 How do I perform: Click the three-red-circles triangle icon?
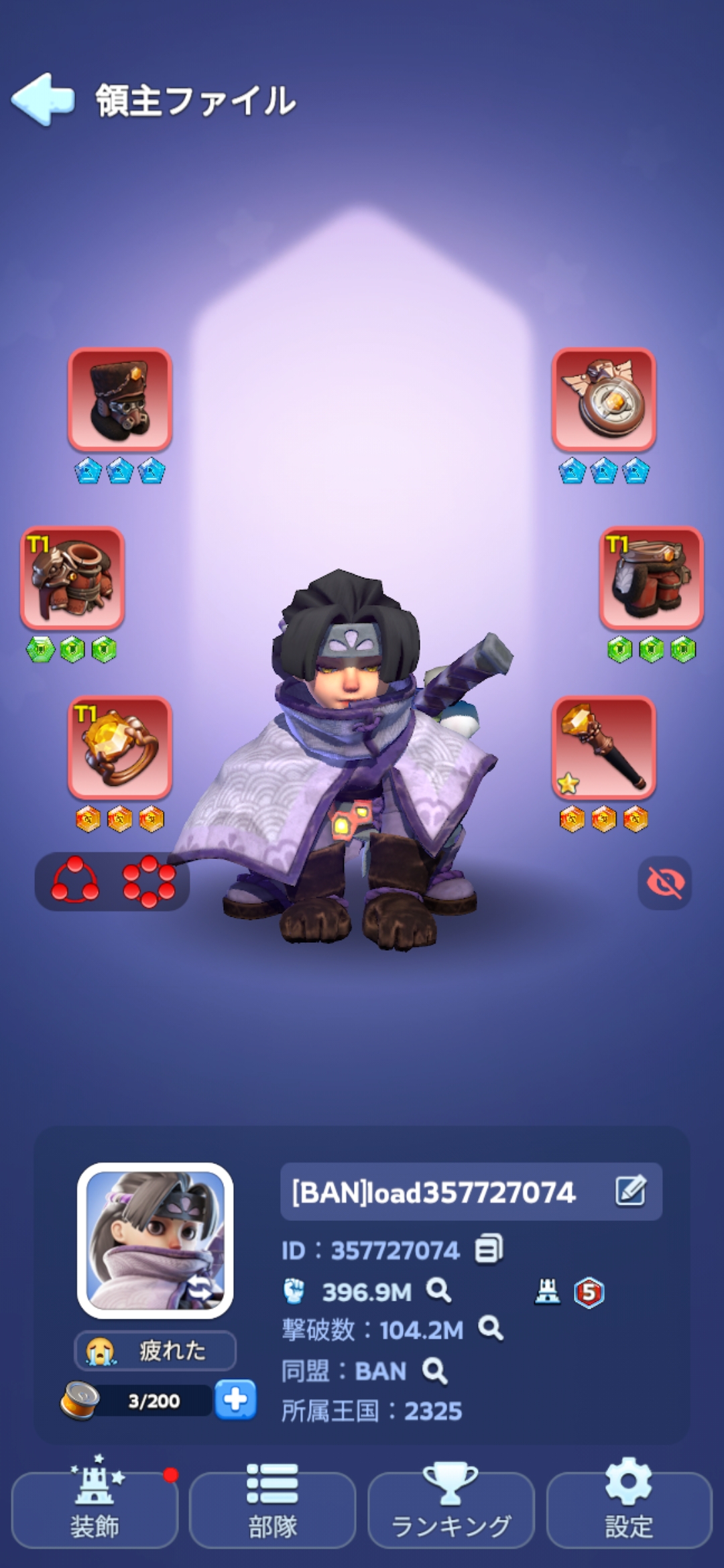pyautogui.click(x=75, y=880)
